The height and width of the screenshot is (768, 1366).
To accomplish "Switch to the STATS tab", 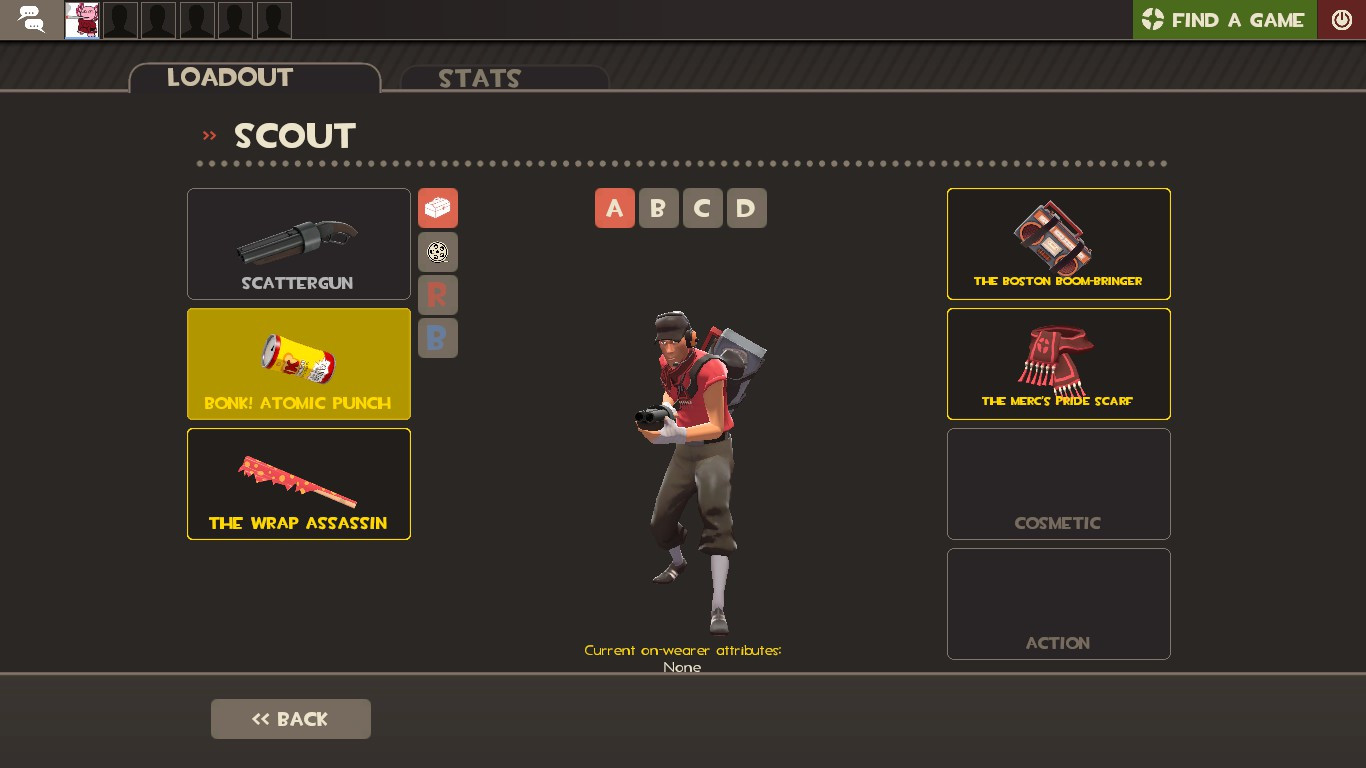I will (478, 79).
